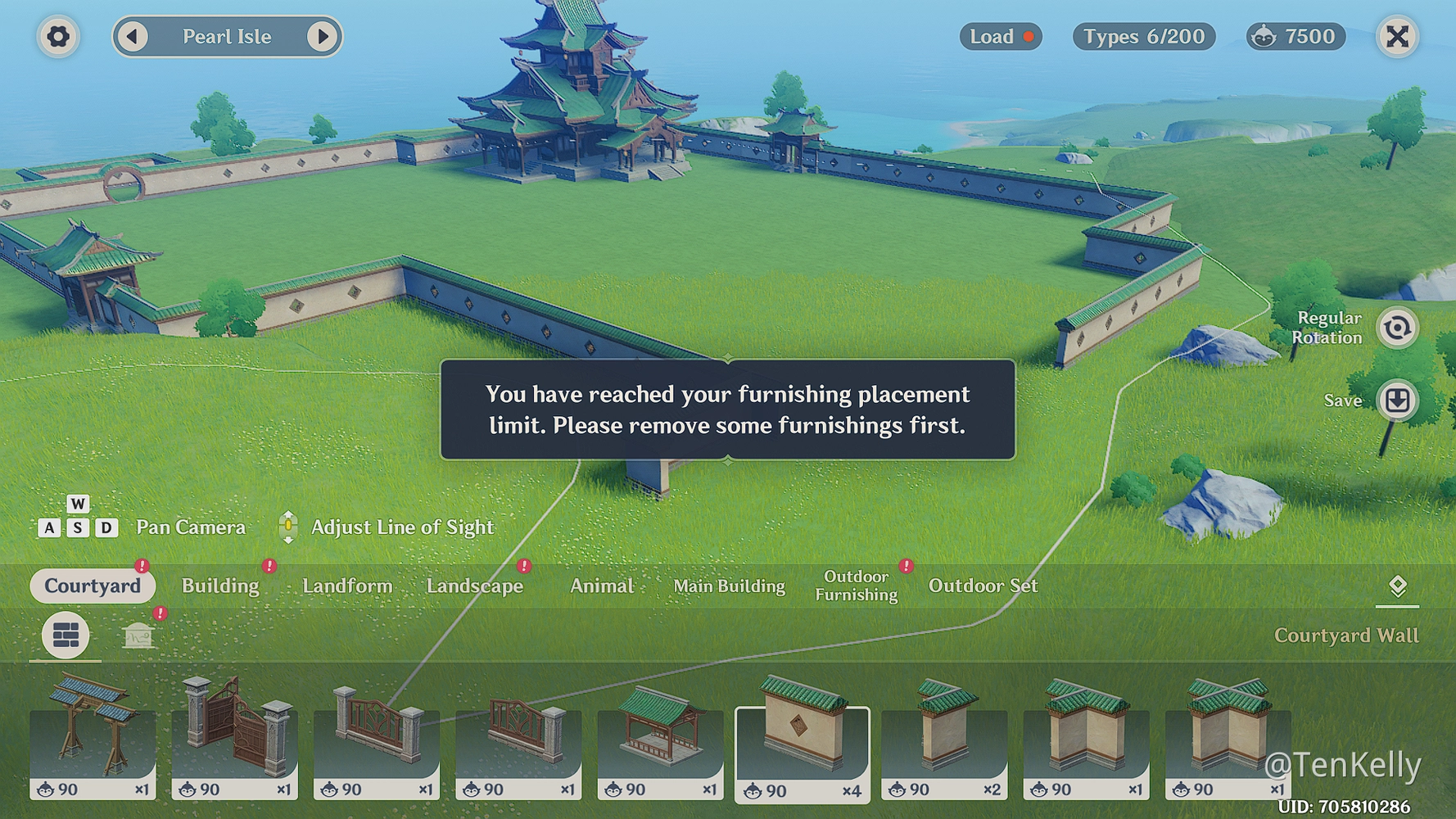Dismiss the furnishing placement limit message
Image resolution: width=1456 pixels, height=819 pixels.
[727, 409]
